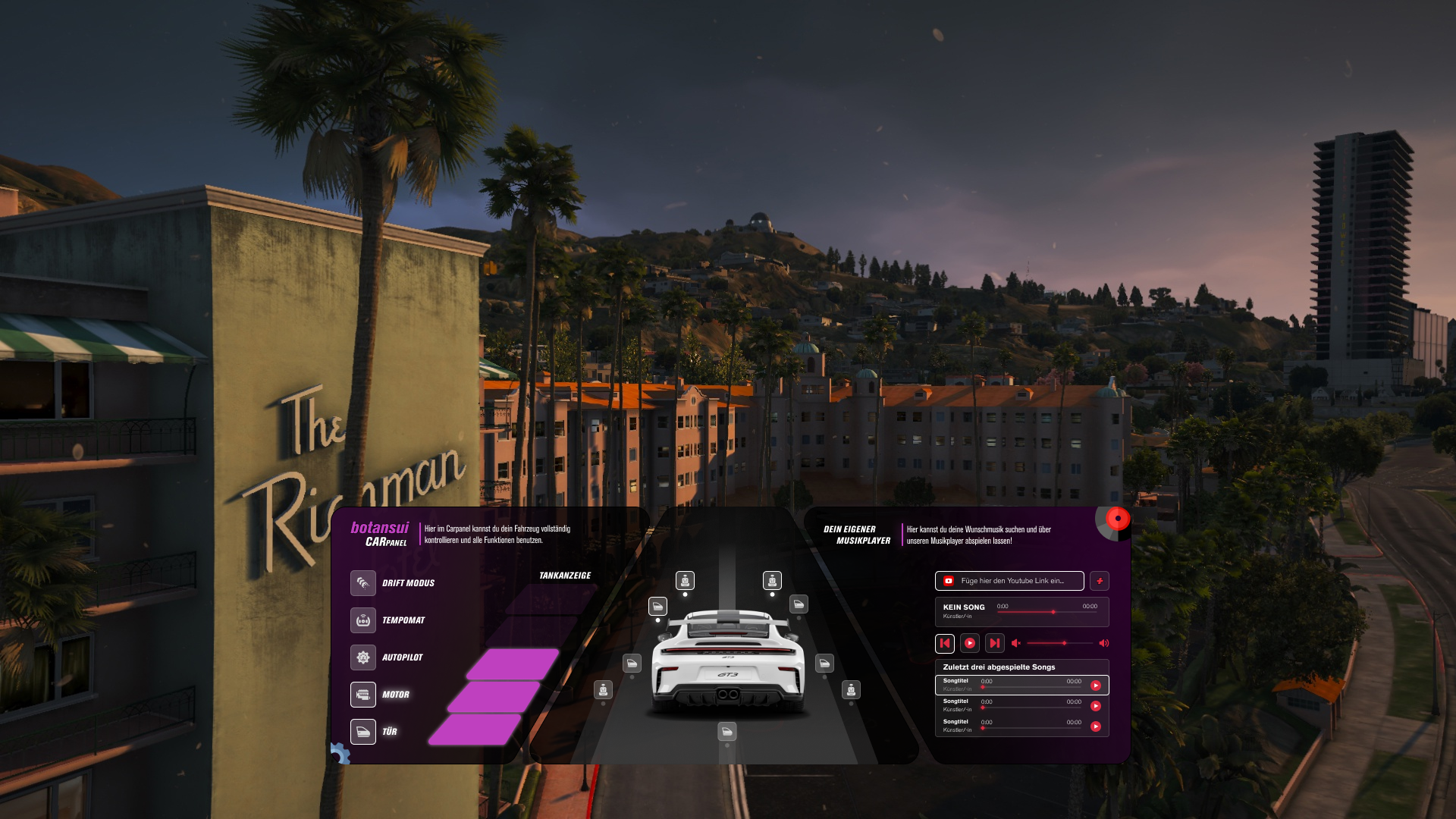1456x819 pixels.
Task: Select the Tür door option
Action: pos(363,732)
